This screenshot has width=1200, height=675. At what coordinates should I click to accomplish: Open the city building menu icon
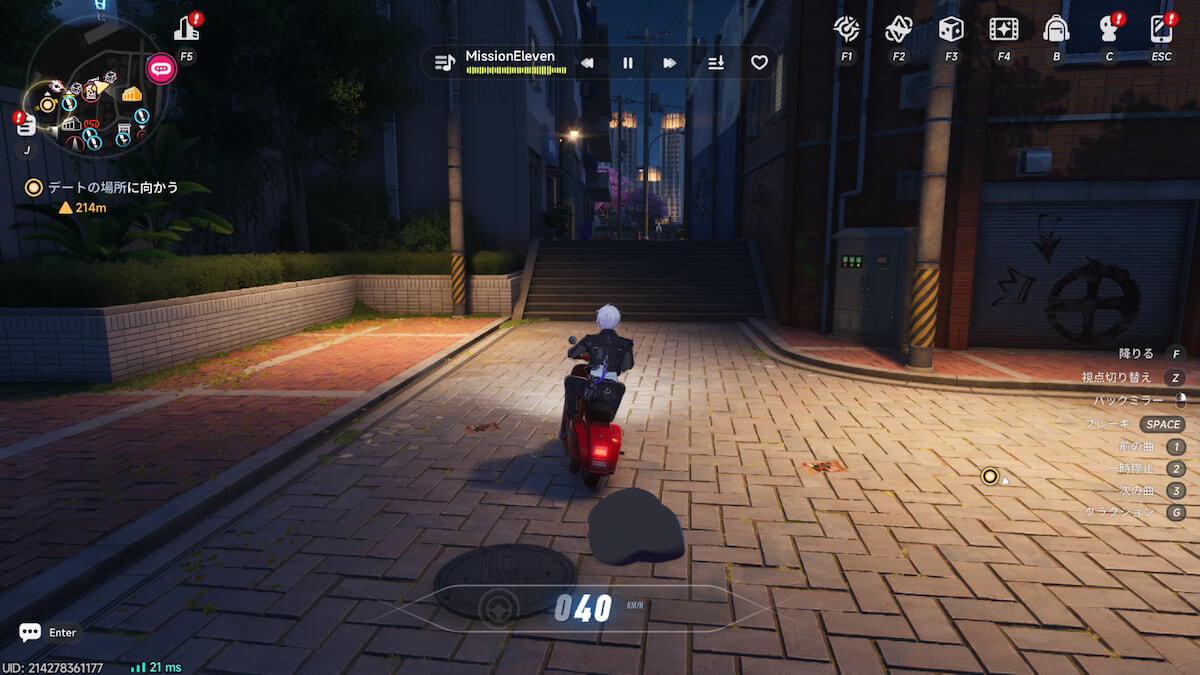[x=186, y=29]
